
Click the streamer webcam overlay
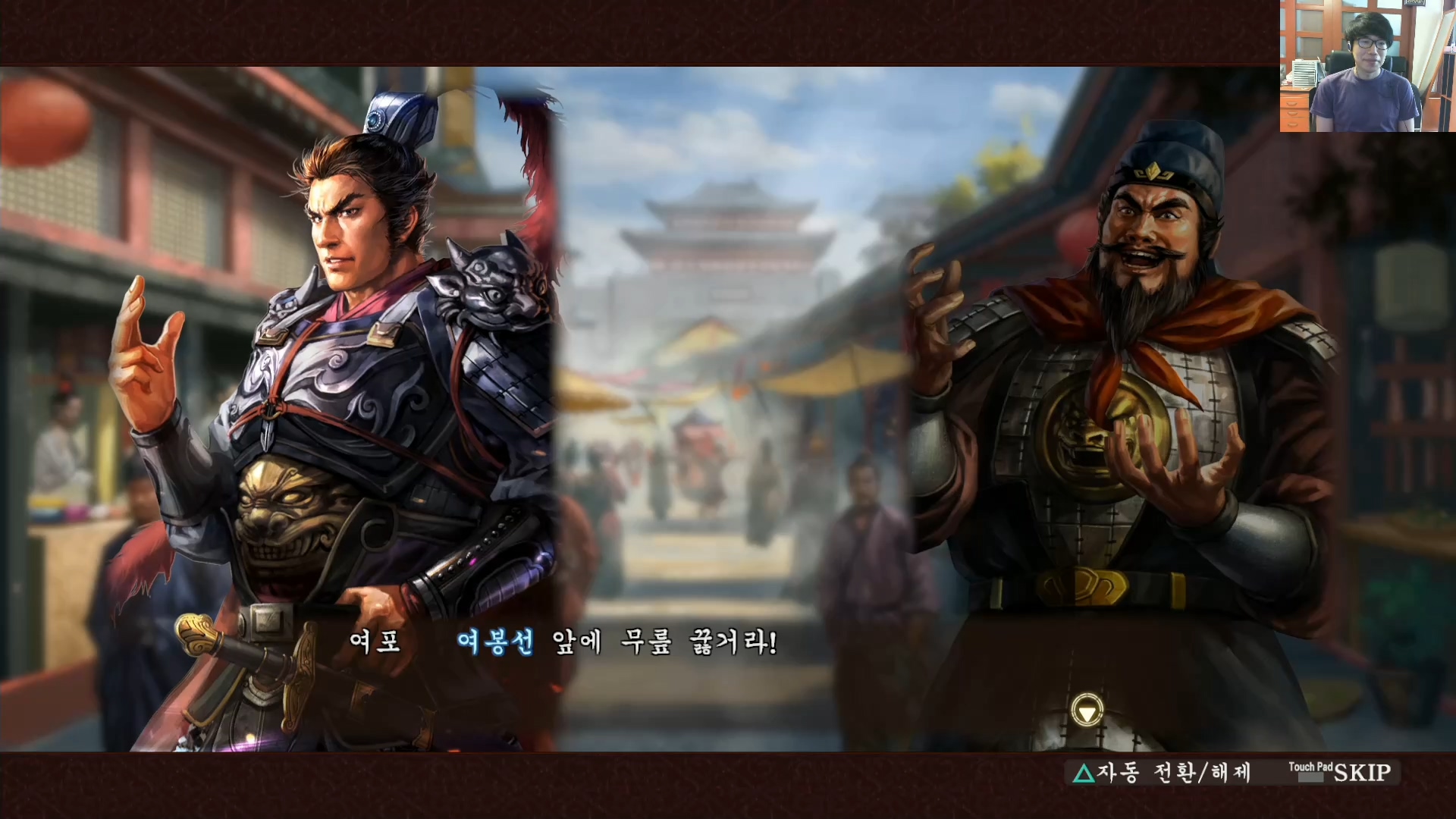pos(1365,64)
